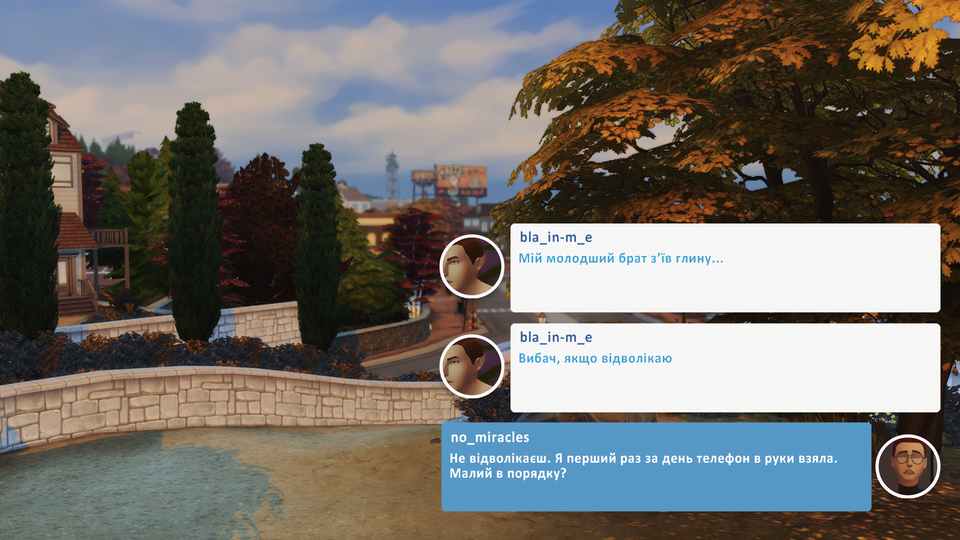Click the "Вибач, якщо відволікаю" message bubble
The width and height of the screenshot is (960, 540).
[x=724, y=367]
